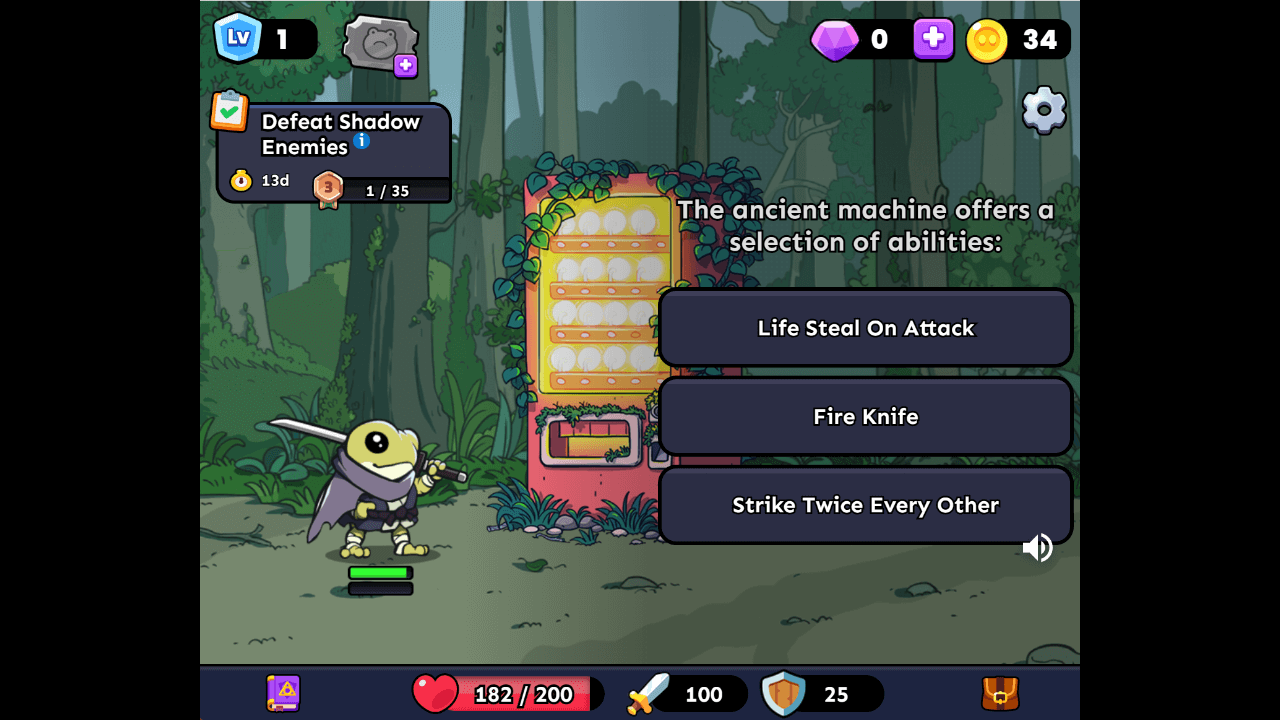Open the settings gear
Screen dimensions: 1280x720
coord(1044,110)
